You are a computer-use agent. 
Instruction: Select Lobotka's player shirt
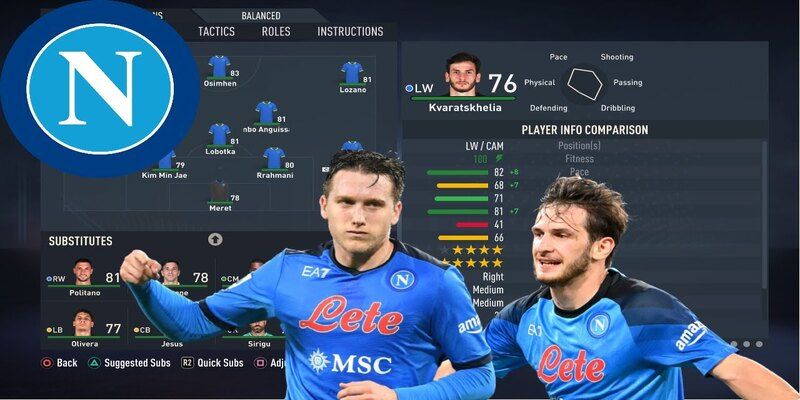pos(219,136)
